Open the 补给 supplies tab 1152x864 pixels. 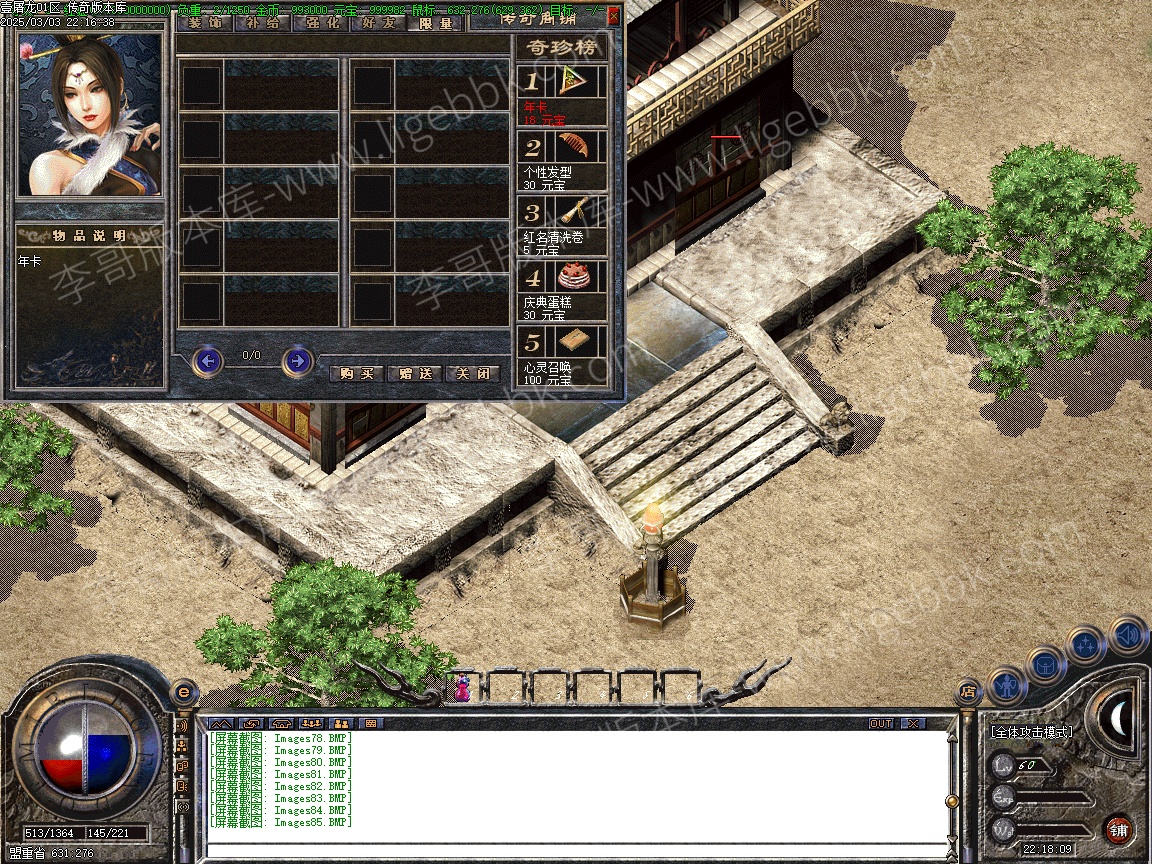coord(262,22)
